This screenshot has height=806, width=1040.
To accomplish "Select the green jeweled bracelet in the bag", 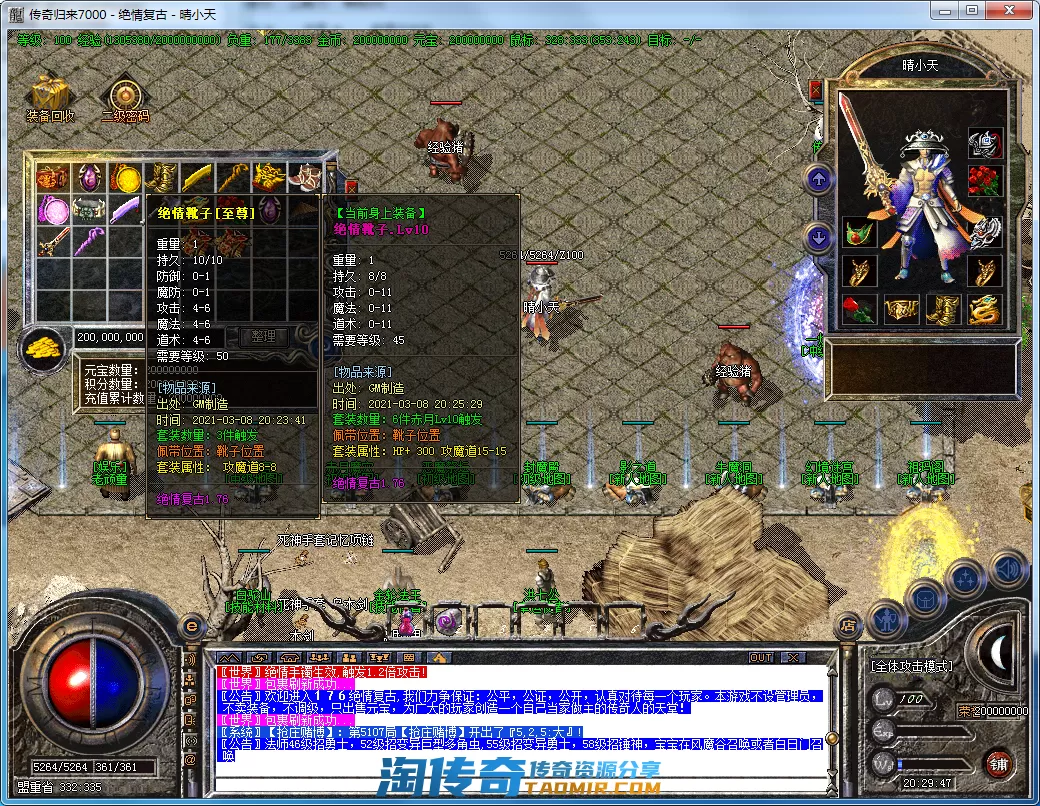I will click(88, 211).
